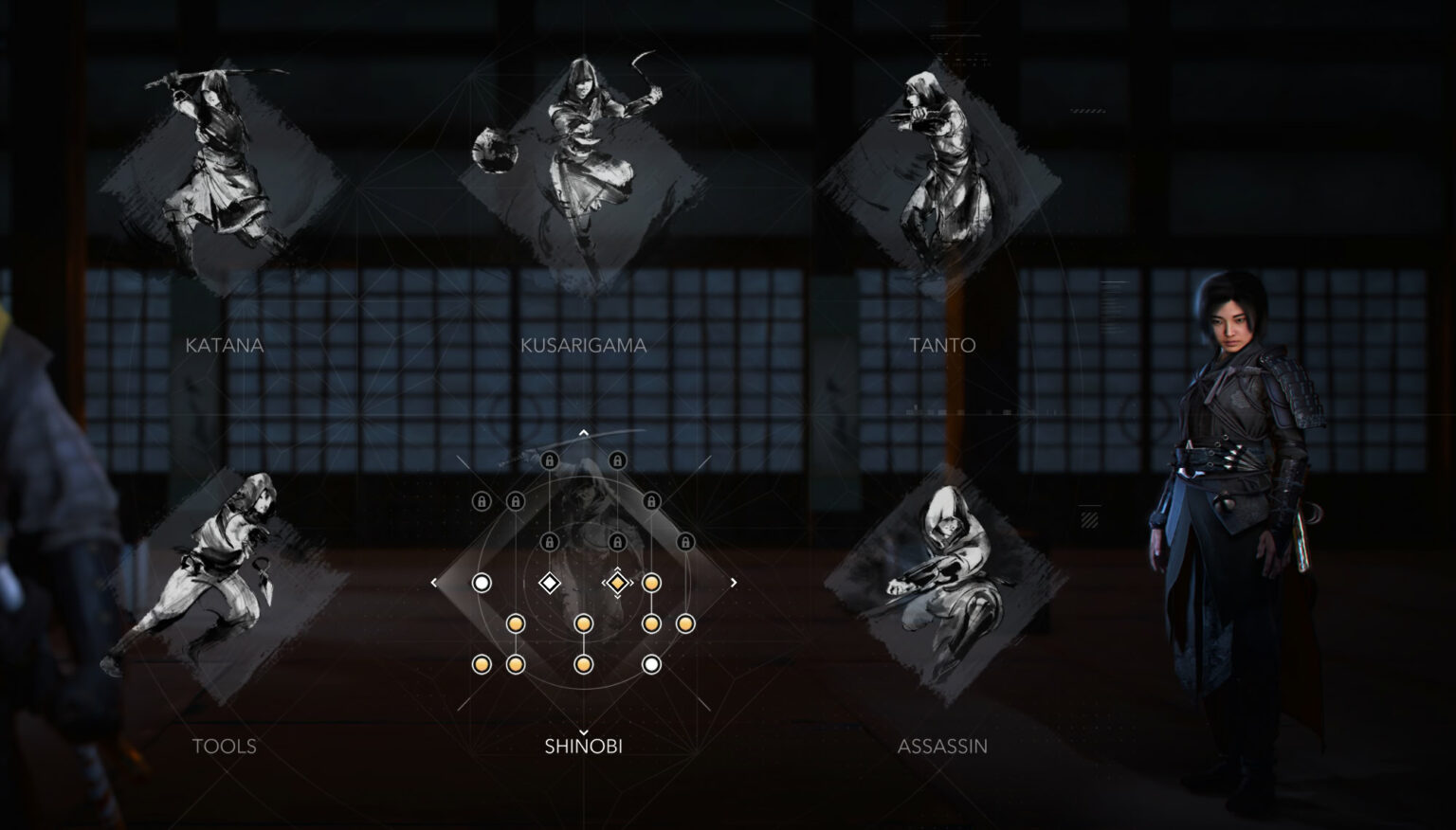The width and height of the screenshot is (1456, 830).
Task: Select the white filled node on tree's left edge
Action: click(481, 582)
